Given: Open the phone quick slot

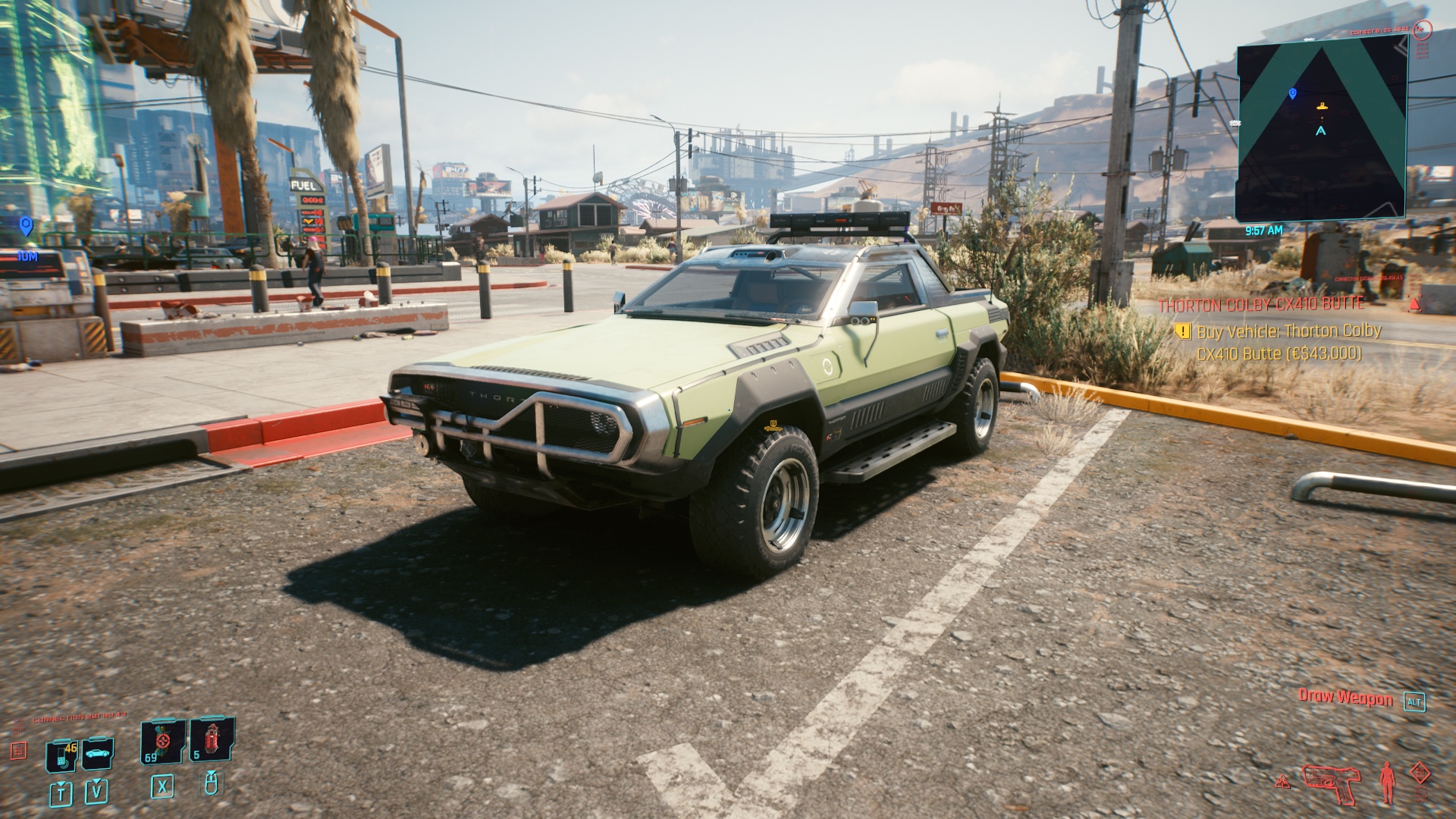Looking at the screenshot, I should point(62,755).
